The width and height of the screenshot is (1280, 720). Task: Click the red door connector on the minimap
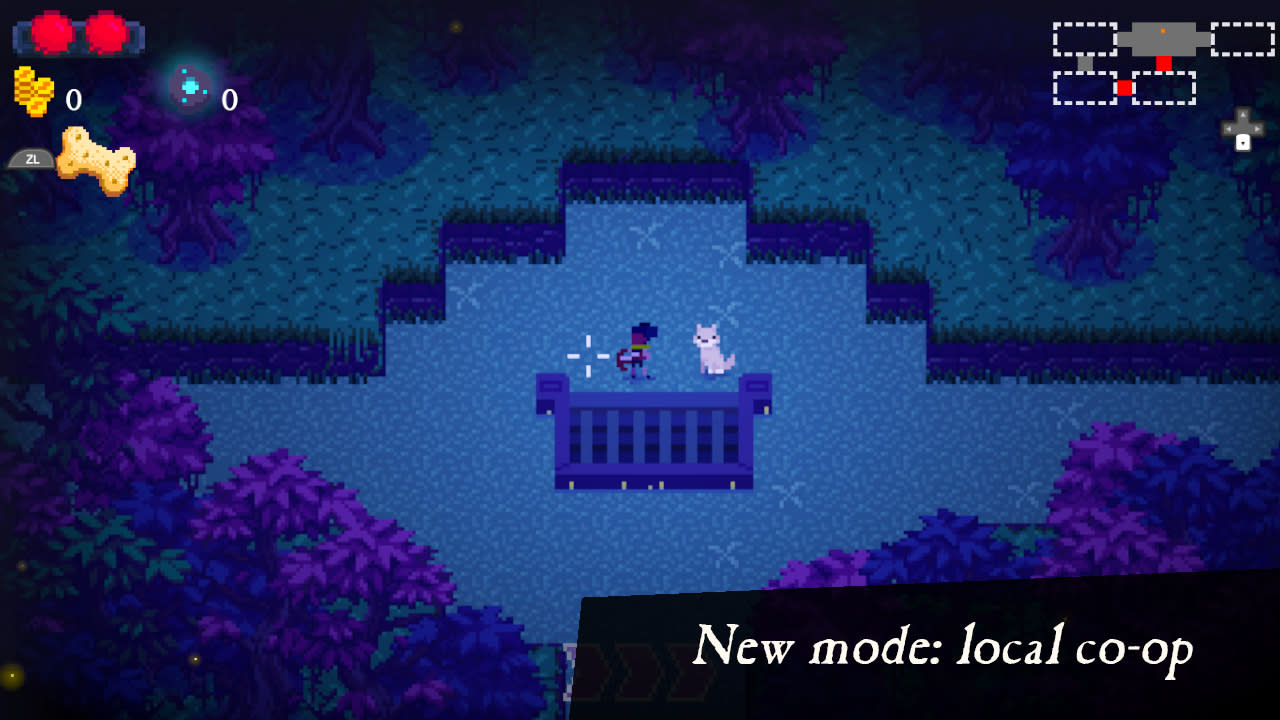click(1164, 63)
